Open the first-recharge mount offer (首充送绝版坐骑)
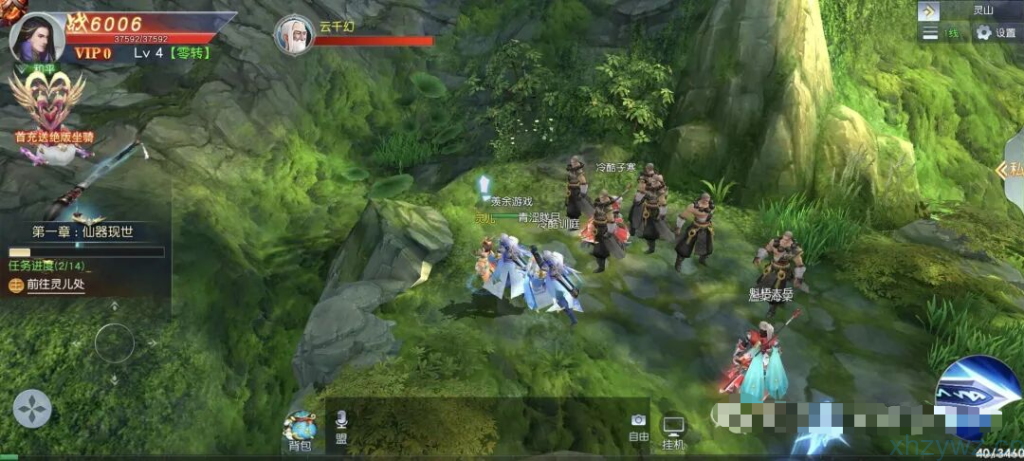 tap(47, 112)
